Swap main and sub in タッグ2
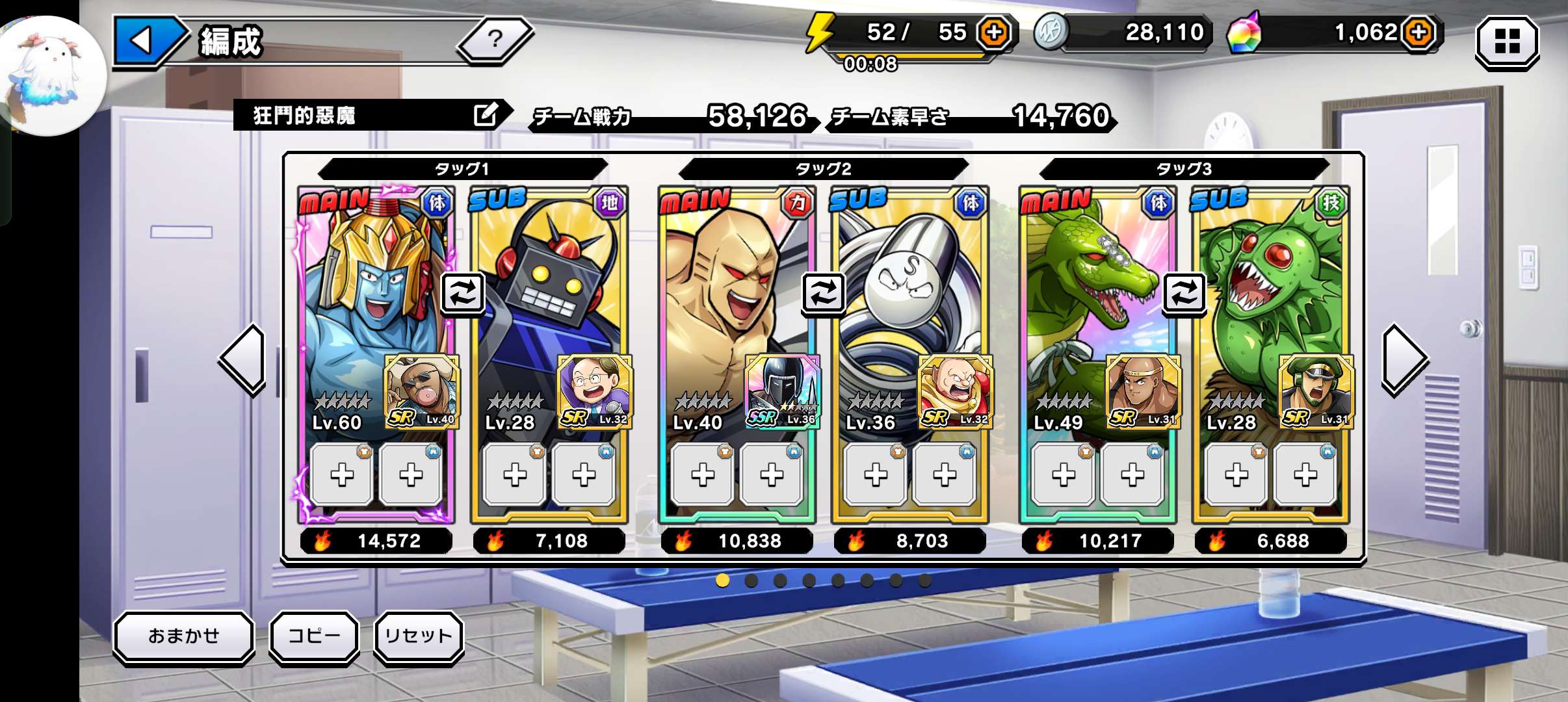1568x702 pixels. [823, 293]
